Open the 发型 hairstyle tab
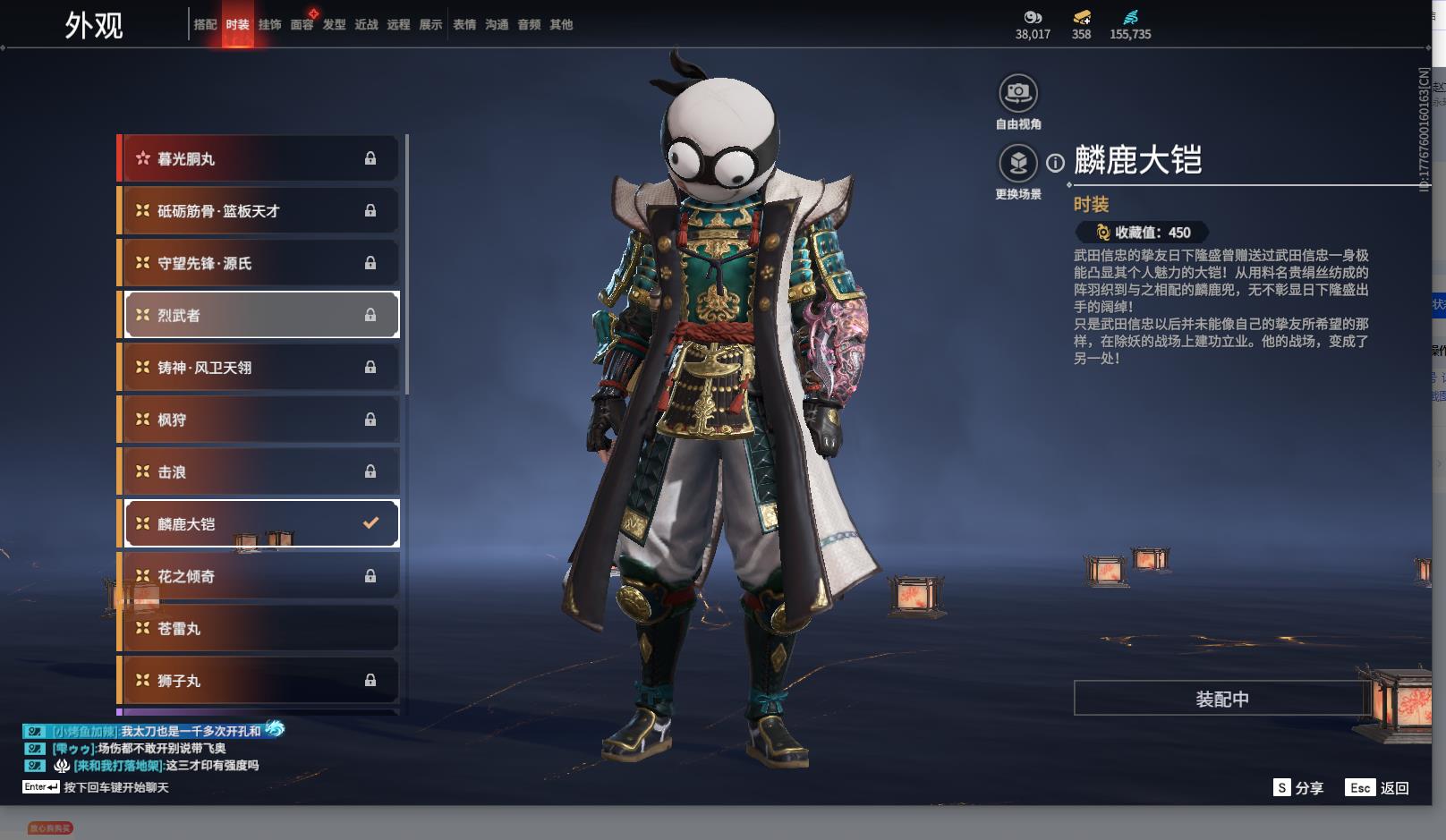The image size is (1446, 840). click(334, 25)
